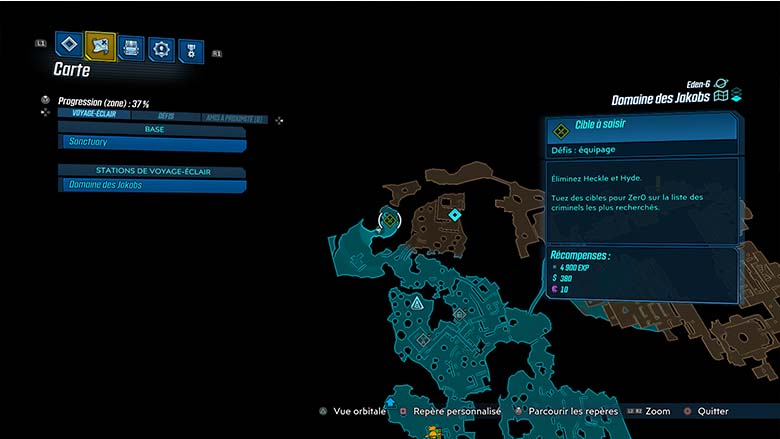The width and height of the screenshot is (780, 439).
Task: Open the inventory tab with the chest icon
Action: tap(131, 47)
